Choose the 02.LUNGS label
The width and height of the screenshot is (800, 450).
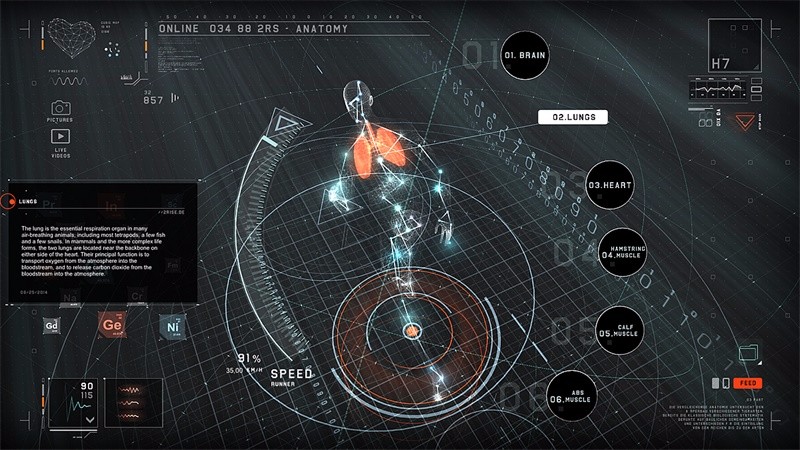point(573,117)
